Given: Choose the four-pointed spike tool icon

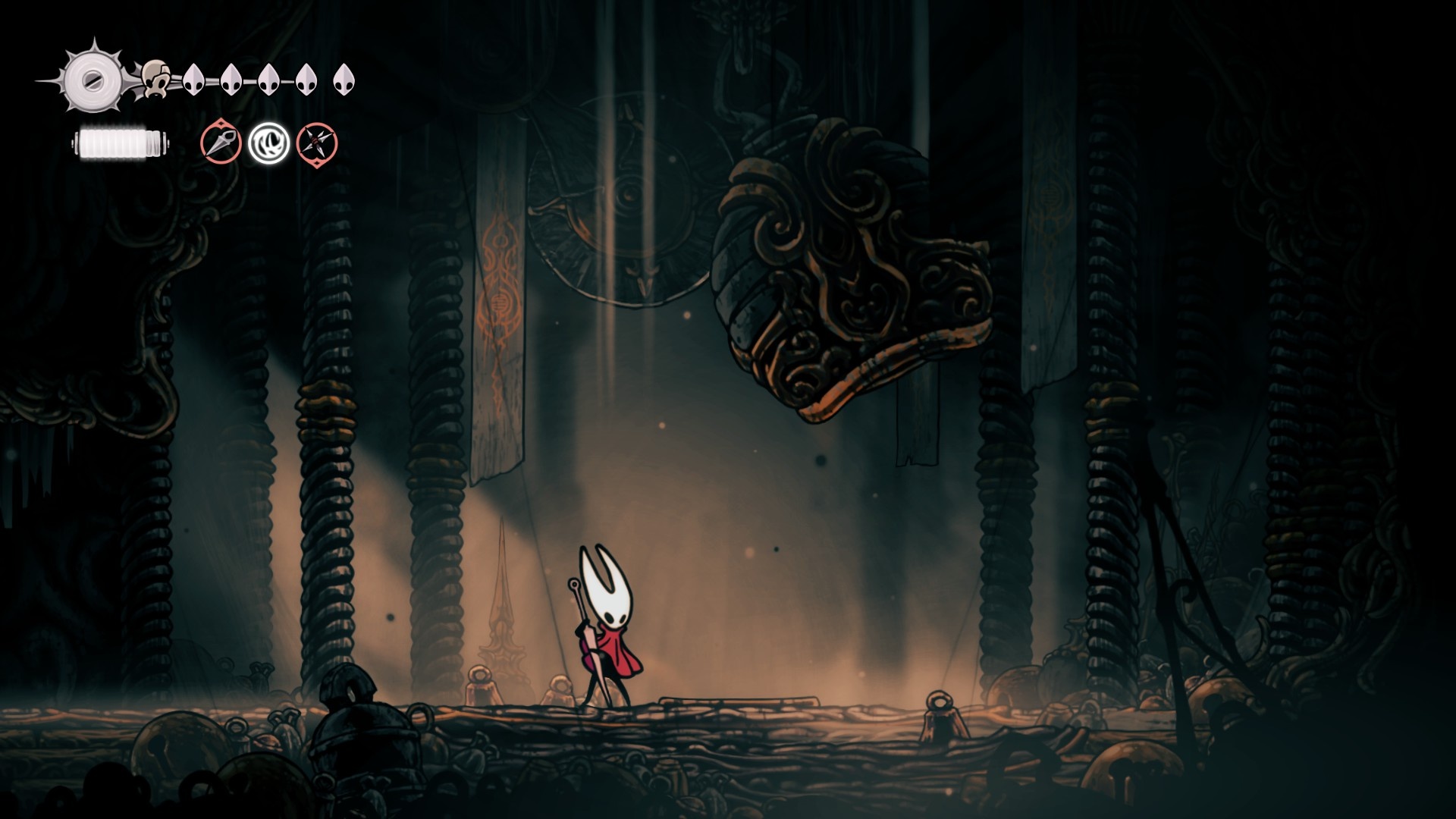Looking at the screenshot, I should pyautogui.click(x=316, y=143).
